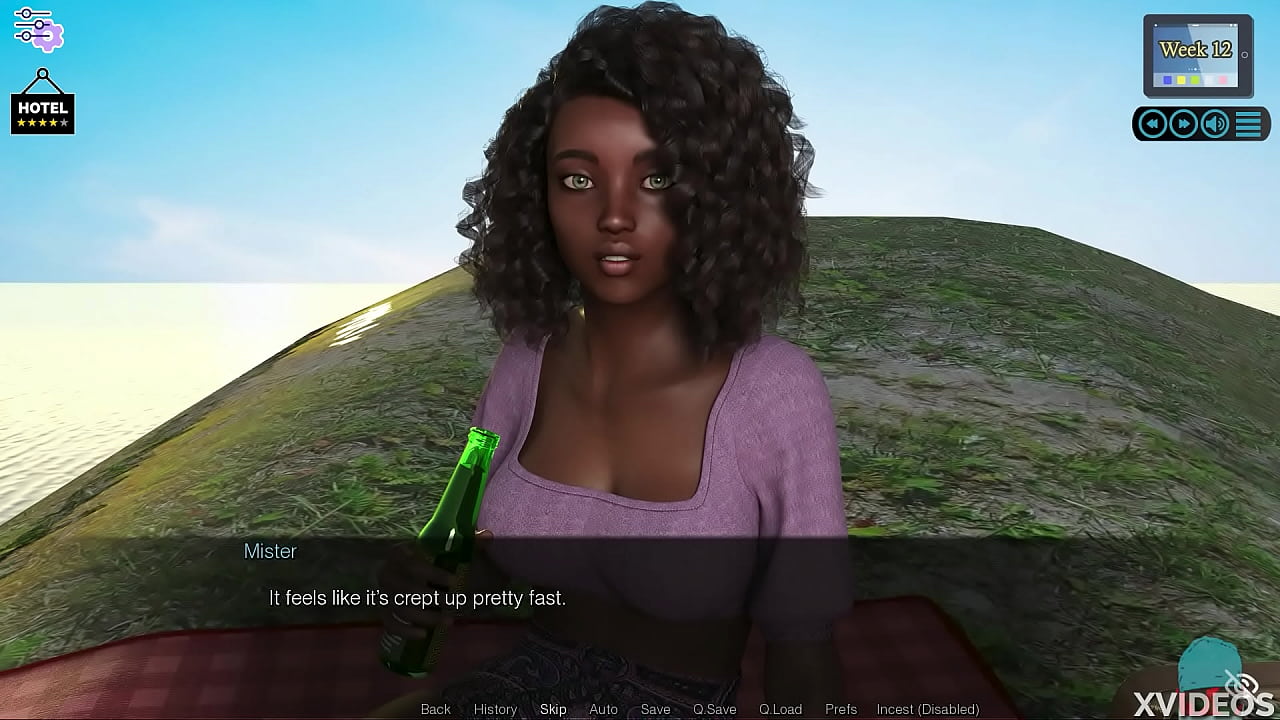The image size is (1280, 720).
Task: Open the striped menu icon beside the speaker
Action: (1248, 123)
